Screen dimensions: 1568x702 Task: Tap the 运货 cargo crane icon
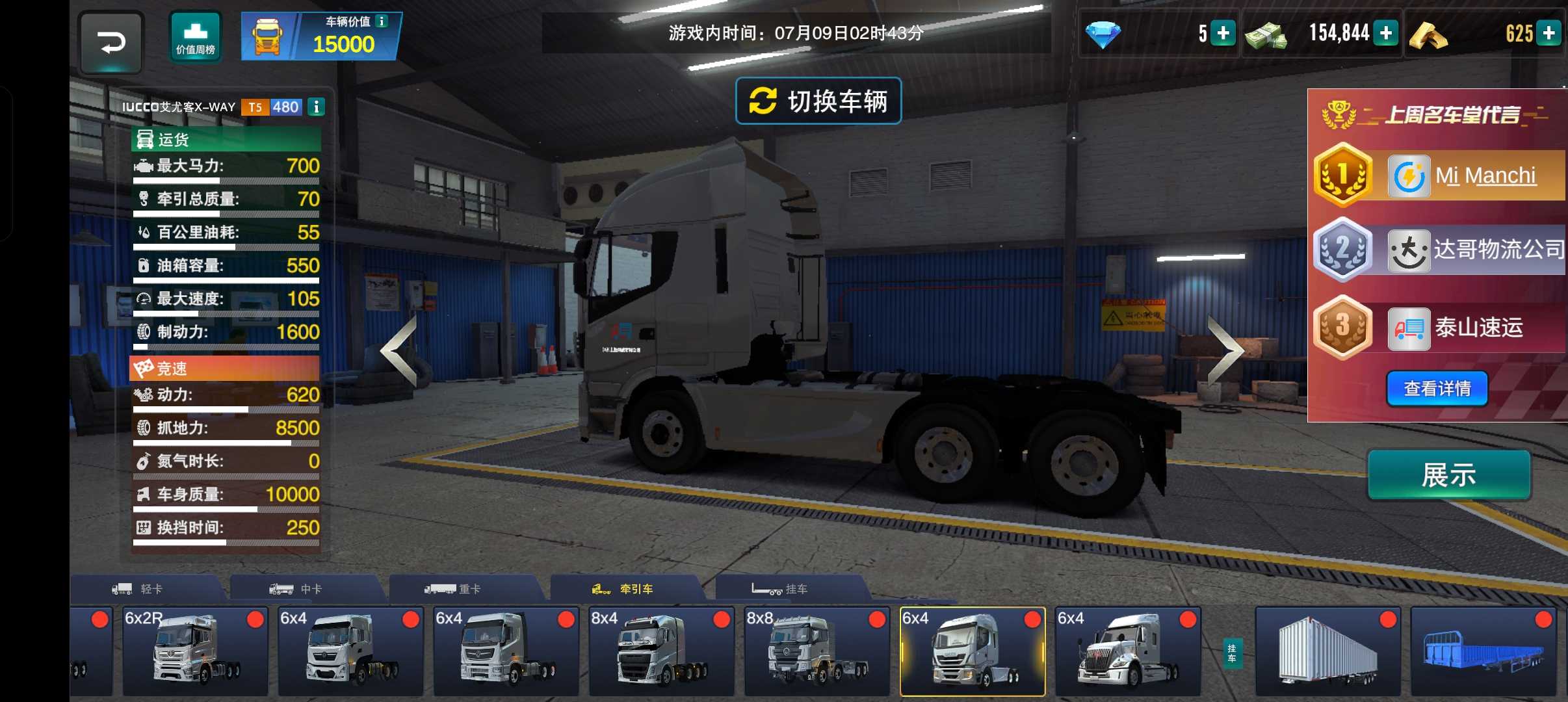[144, 138]
